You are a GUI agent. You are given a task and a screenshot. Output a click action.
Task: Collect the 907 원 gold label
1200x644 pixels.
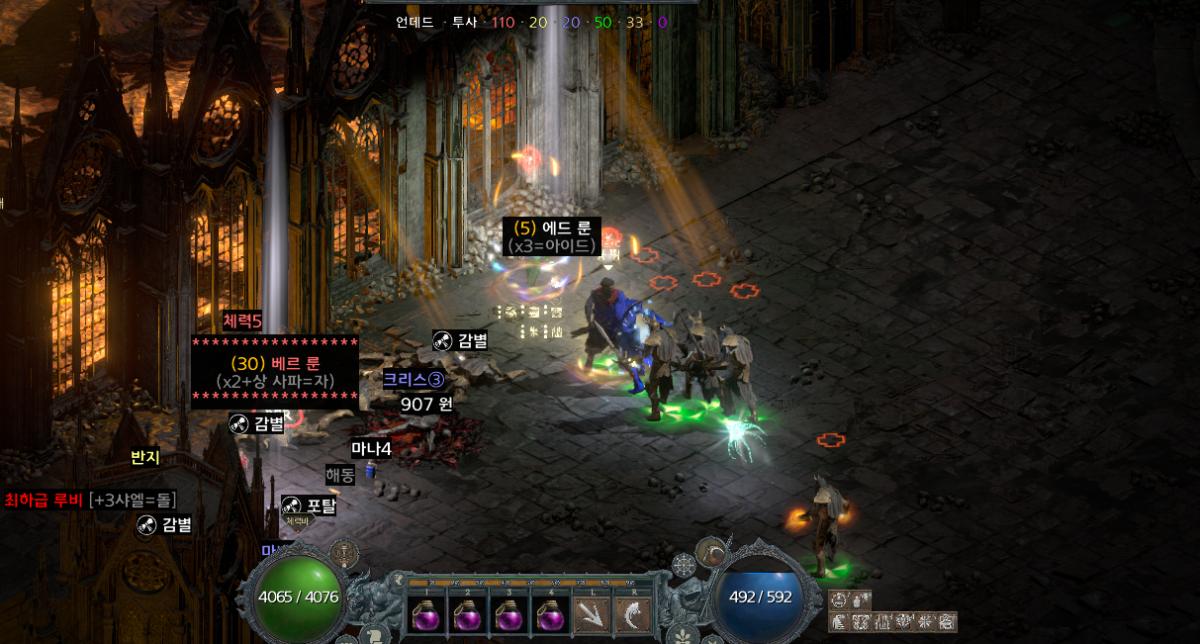pos(427,405)
